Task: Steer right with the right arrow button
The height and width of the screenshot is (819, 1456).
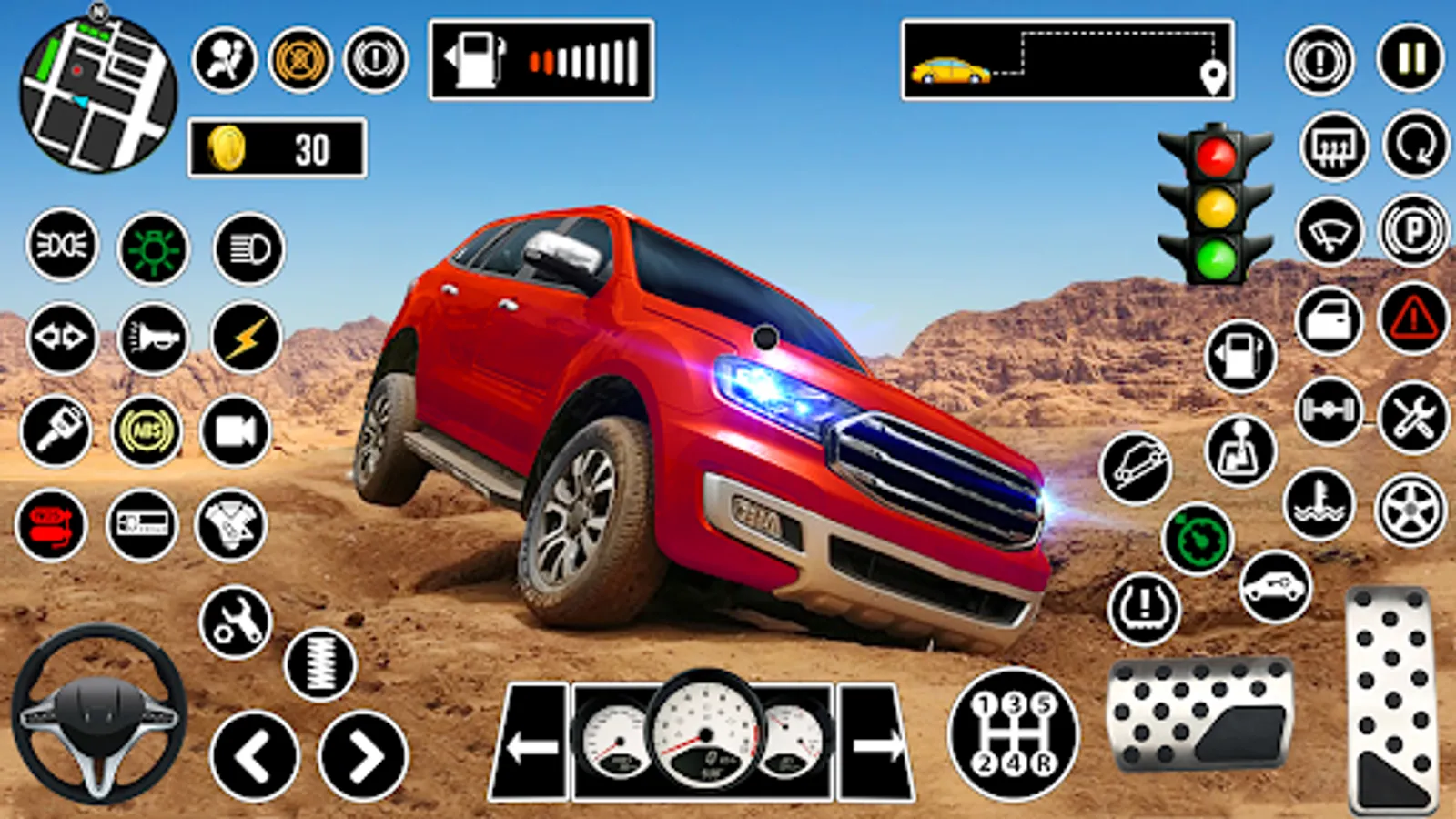Action: (363, 756)
